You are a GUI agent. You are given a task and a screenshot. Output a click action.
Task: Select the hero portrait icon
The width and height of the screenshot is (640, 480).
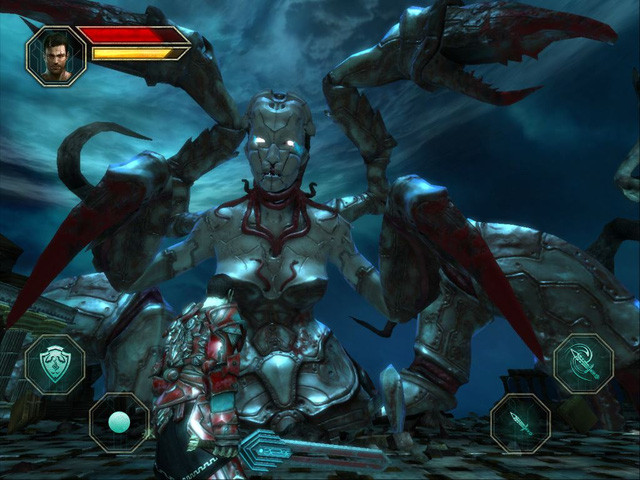56,56
